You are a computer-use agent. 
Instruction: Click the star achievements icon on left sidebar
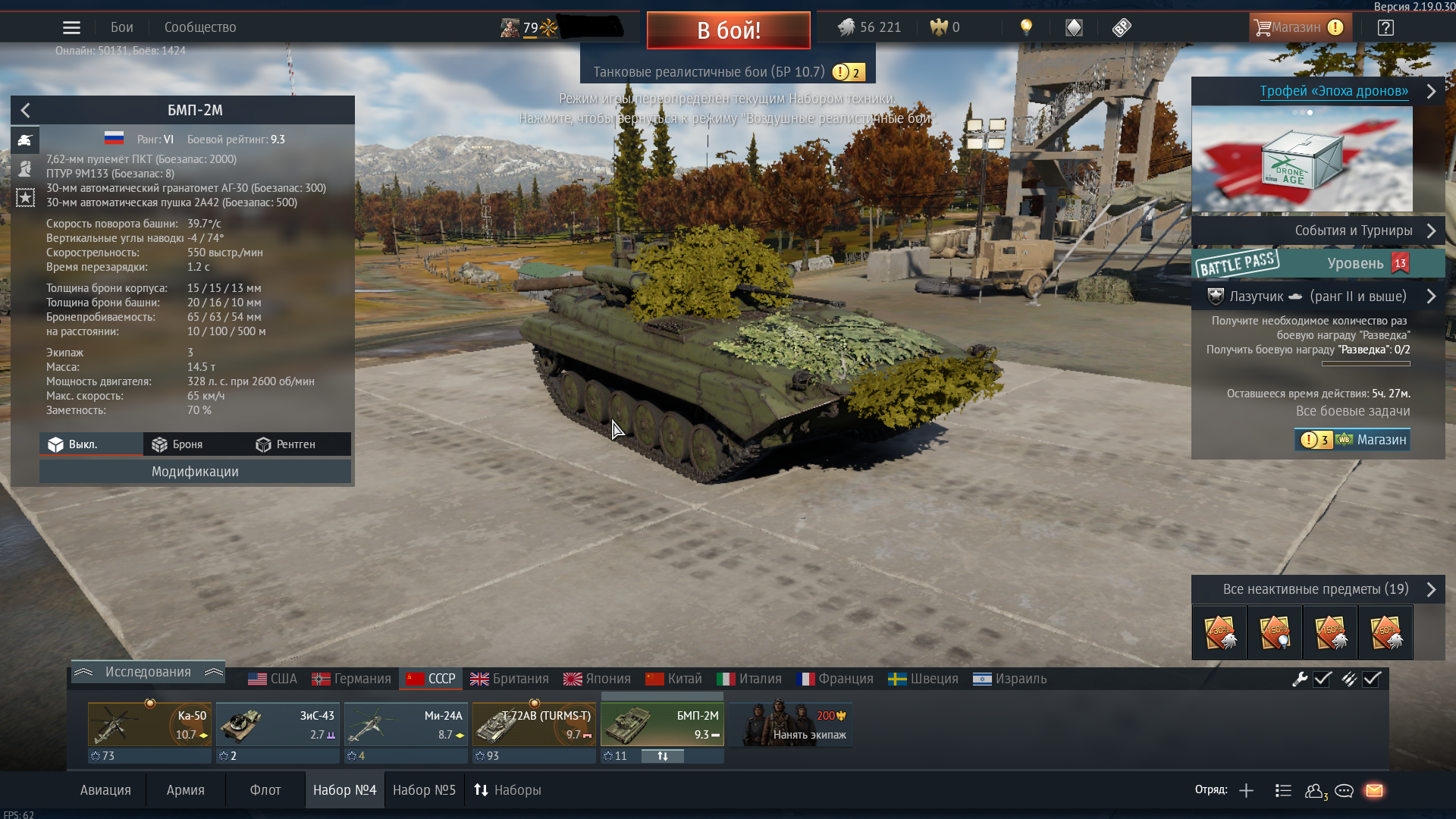25,198
